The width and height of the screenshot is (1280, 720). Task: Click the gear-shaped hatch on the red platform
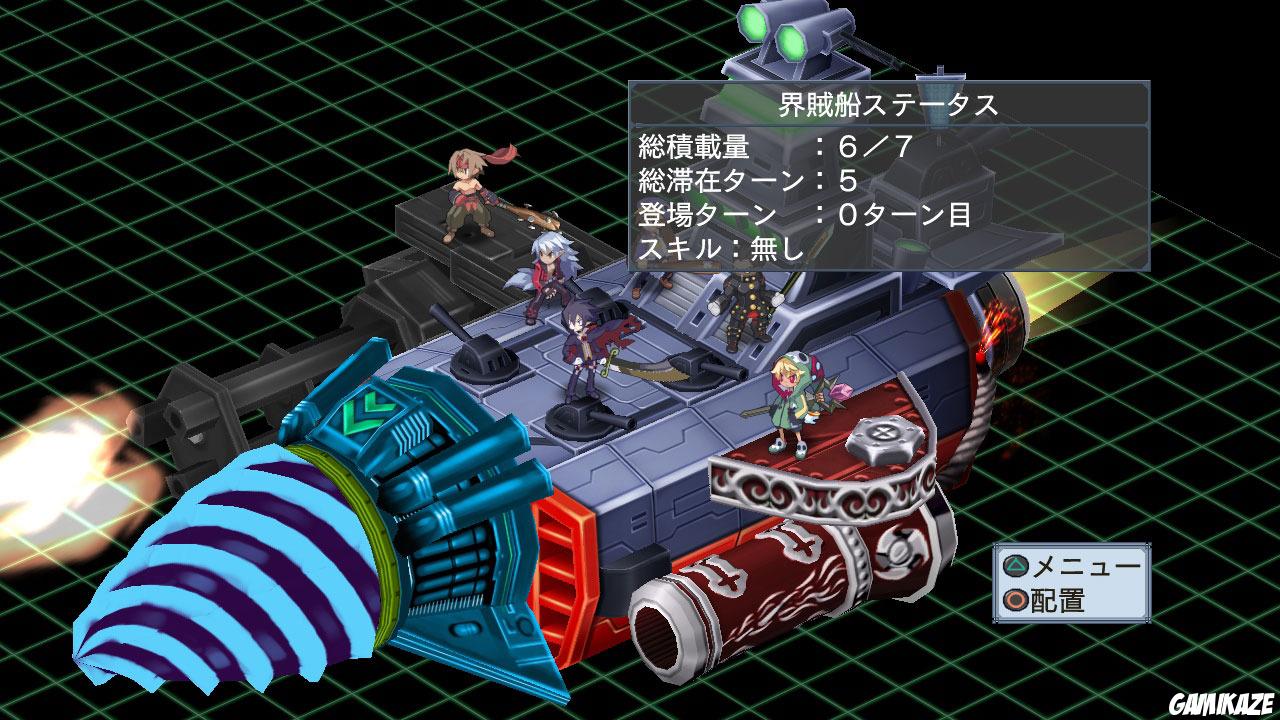point(882,437)
